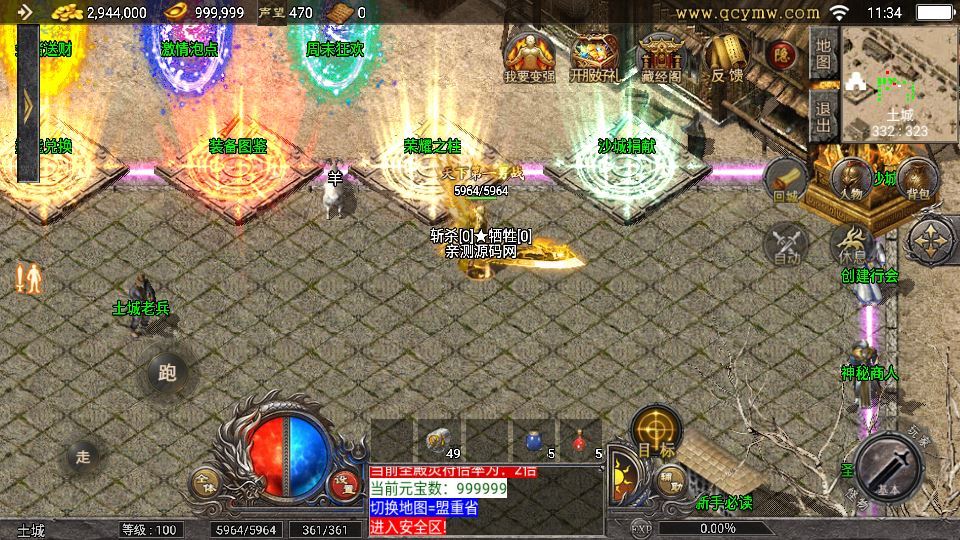960x540 pixels.
Task: Toggle 自动 auto-combat with crossed swords
Action: coord(786,243)
